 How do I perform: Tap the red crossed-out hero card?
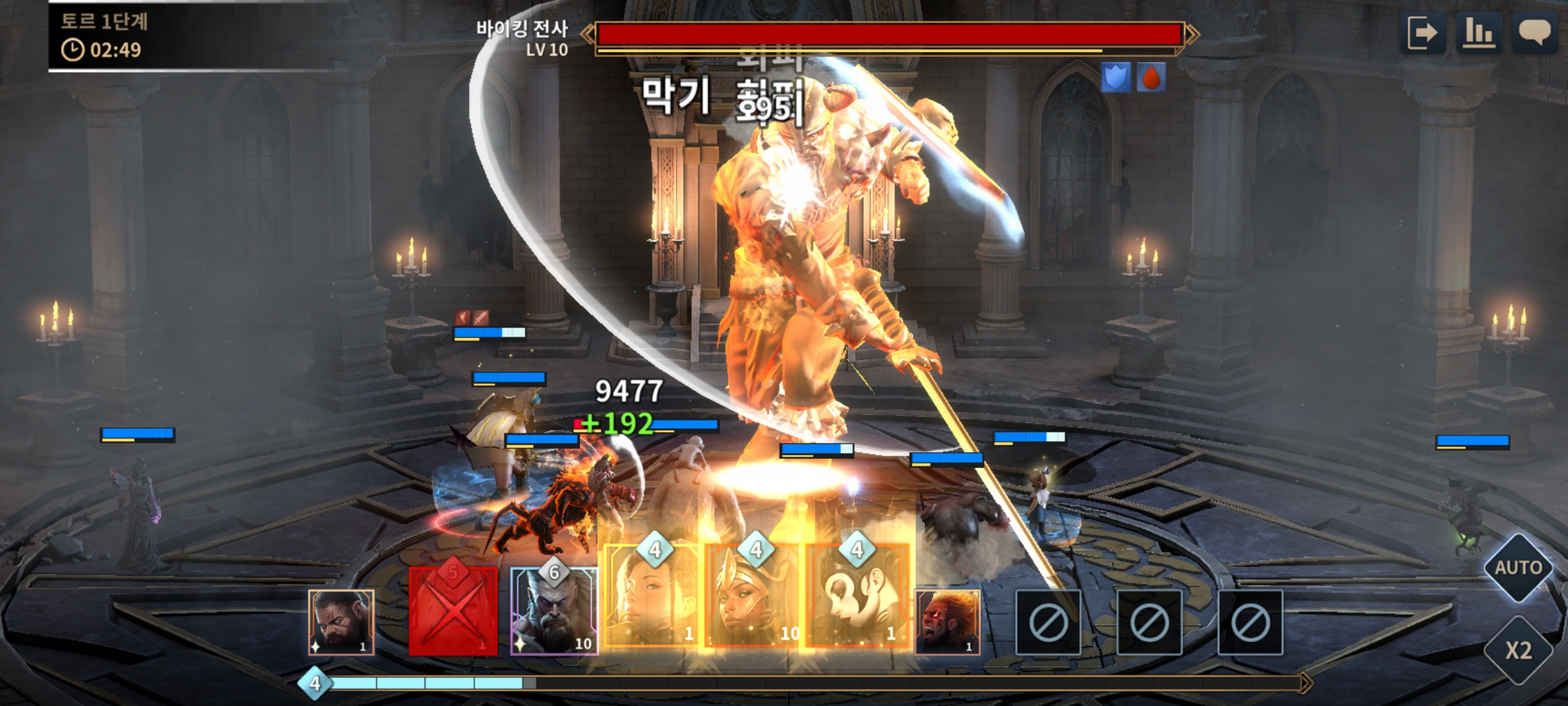[x=453, y=611]
